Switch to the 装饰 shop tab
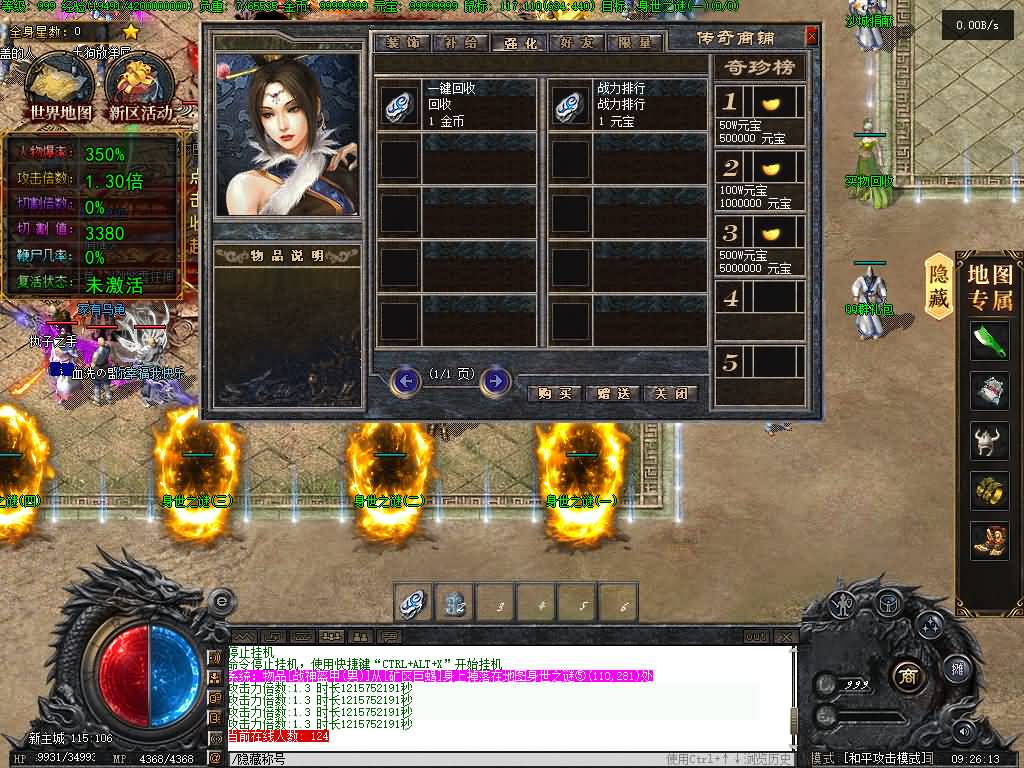 pyautogui.click(x=400, y=43)
